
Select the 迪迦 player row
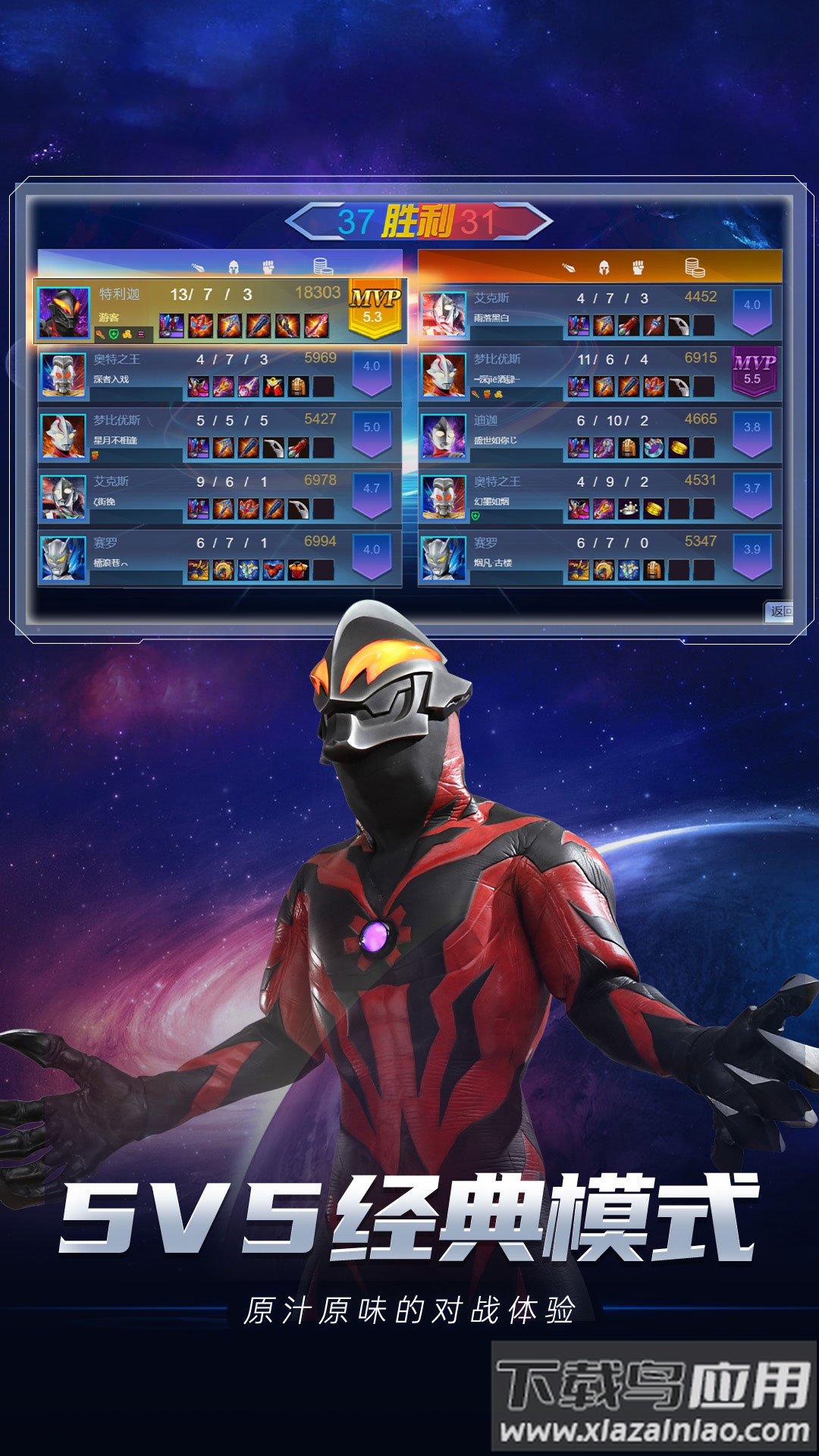599,435
